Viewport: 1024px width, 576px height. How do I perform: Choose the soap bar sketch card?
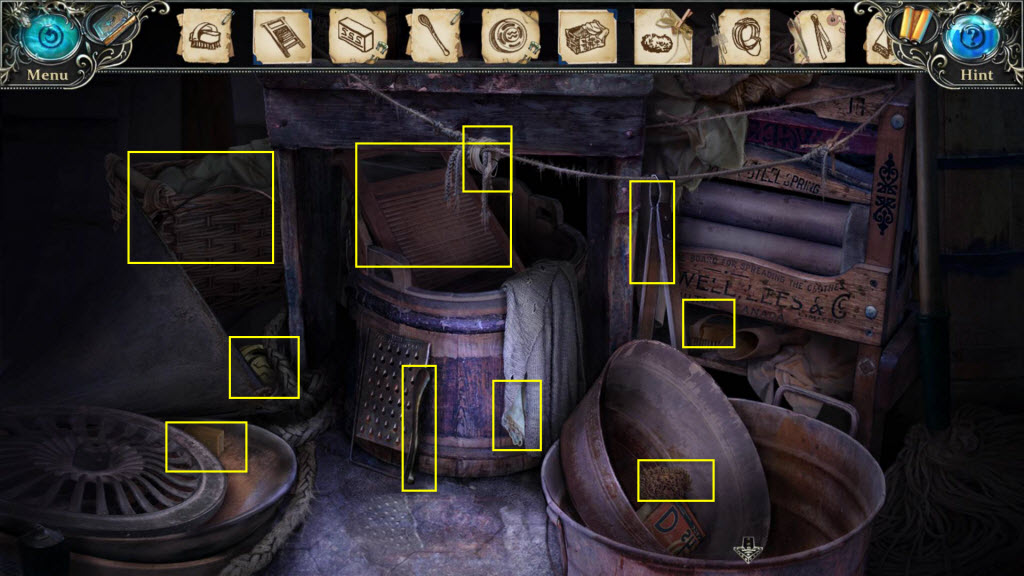[357, 37]
